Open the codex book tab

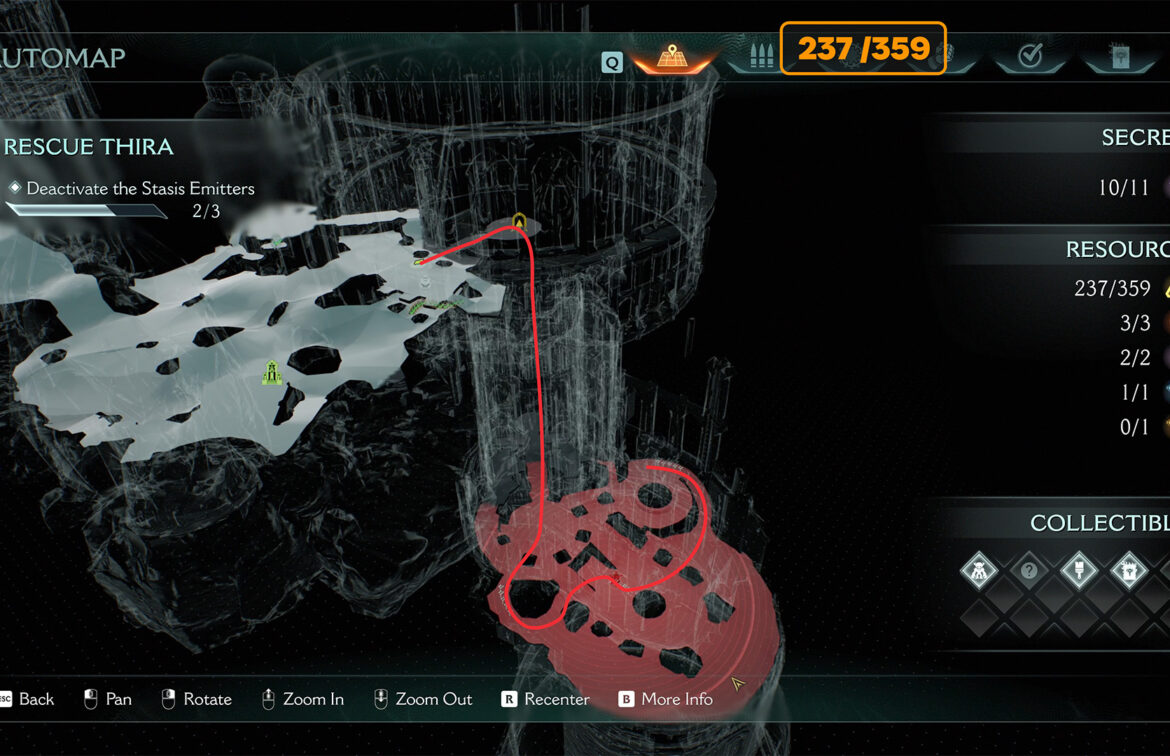(x=1119, y=57)
